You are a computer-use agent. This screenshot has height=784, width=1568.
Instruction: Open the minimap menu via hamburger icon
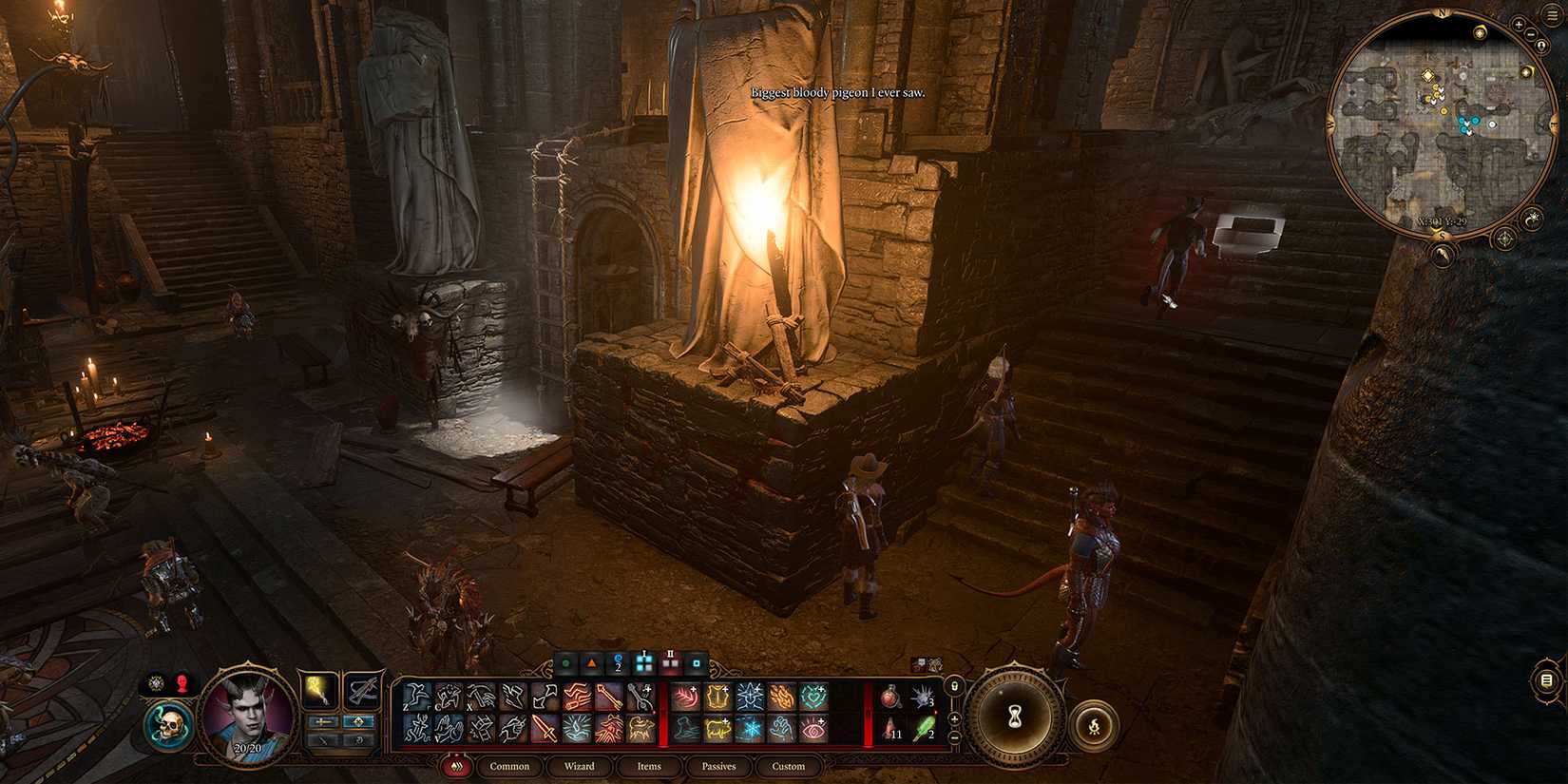[1551, 14]
